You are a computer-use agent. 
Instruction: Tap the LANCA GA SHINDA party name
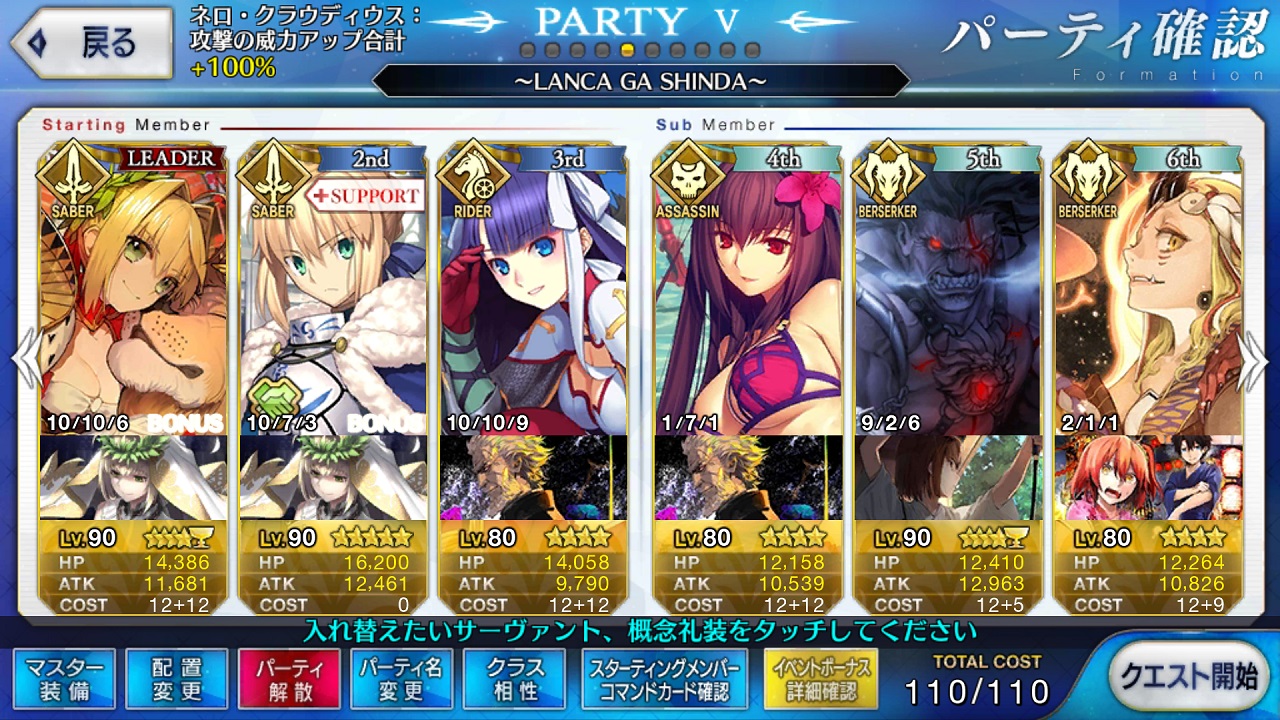tap(640, 81)
